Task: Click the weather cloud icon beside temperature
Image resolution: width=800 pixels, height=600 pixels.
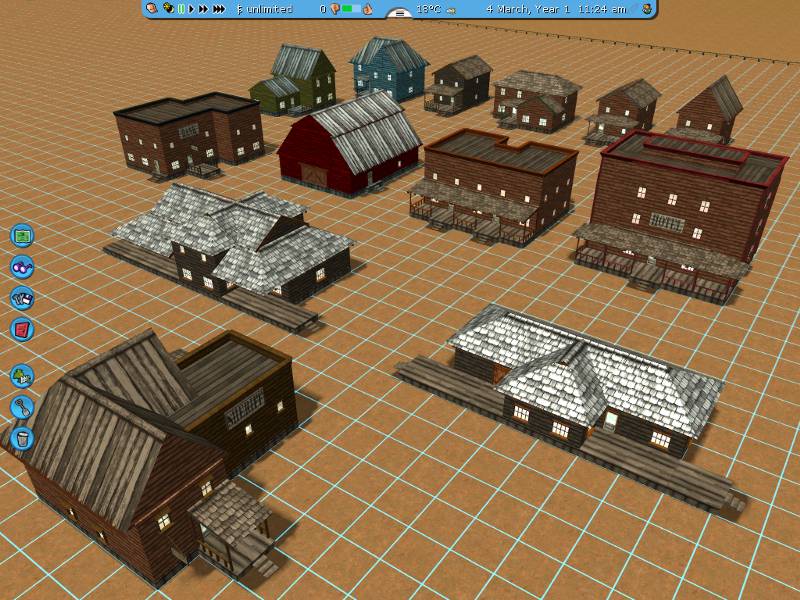Action: pyautogui.click(x=452, y=9)
